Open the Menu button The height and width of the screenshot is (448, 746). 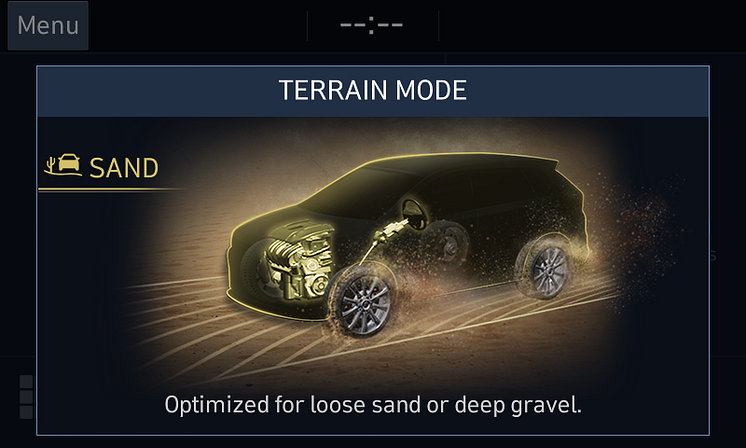[48, 26]
